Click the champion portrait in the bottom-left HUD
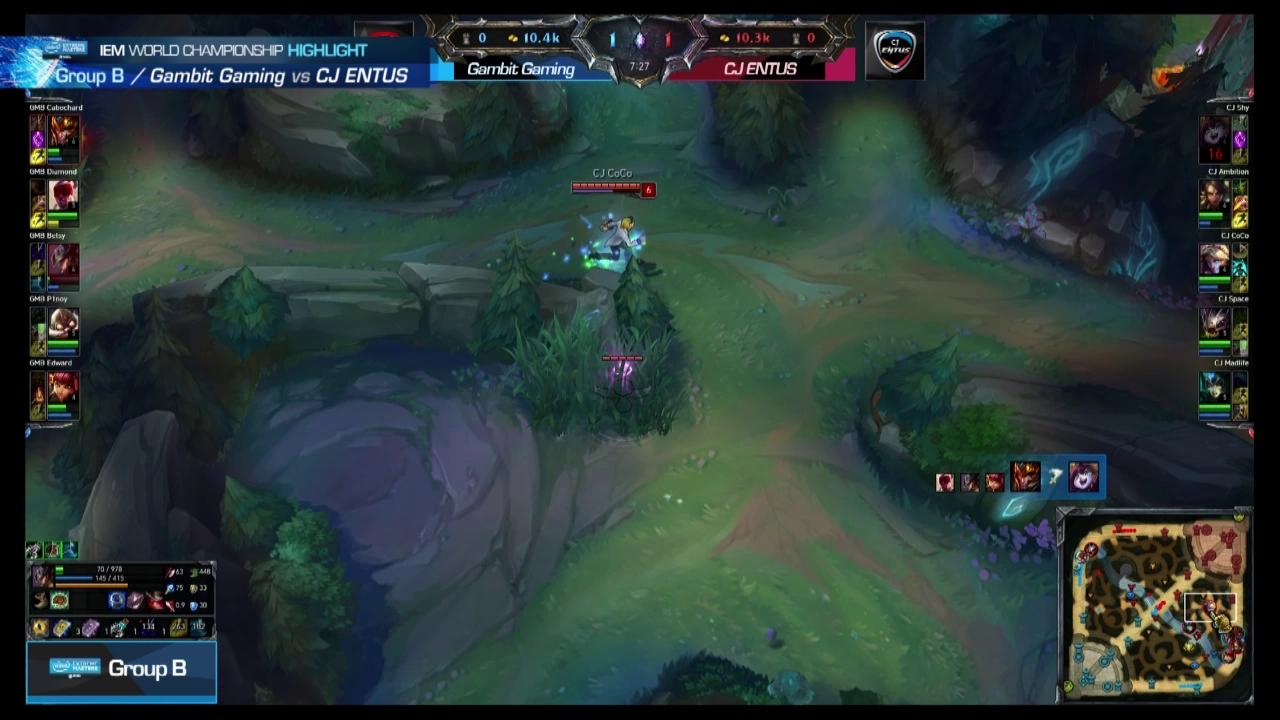The width and height of the screenshot is (1280, 720). 41,576
